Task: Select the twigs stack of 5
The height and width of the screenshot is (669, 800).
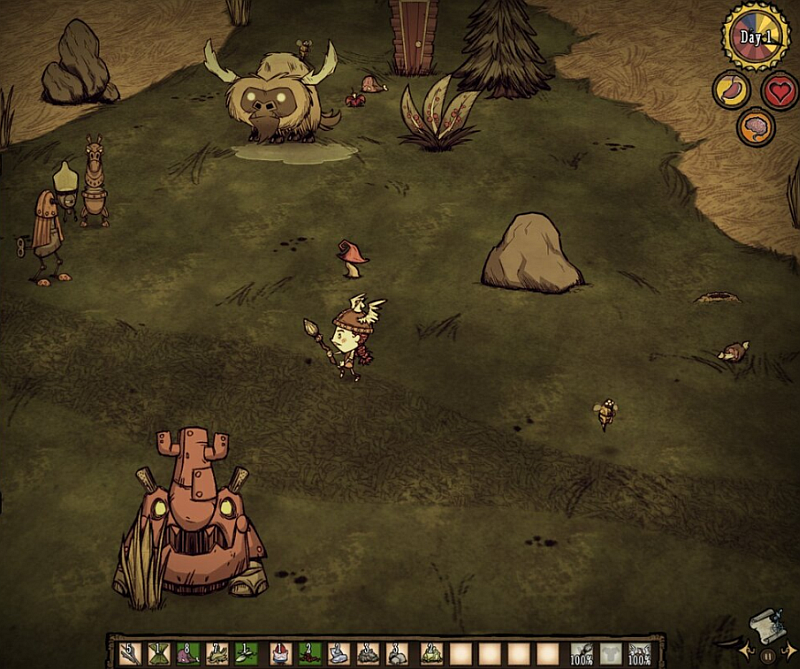Action: (x=128, y=654)
